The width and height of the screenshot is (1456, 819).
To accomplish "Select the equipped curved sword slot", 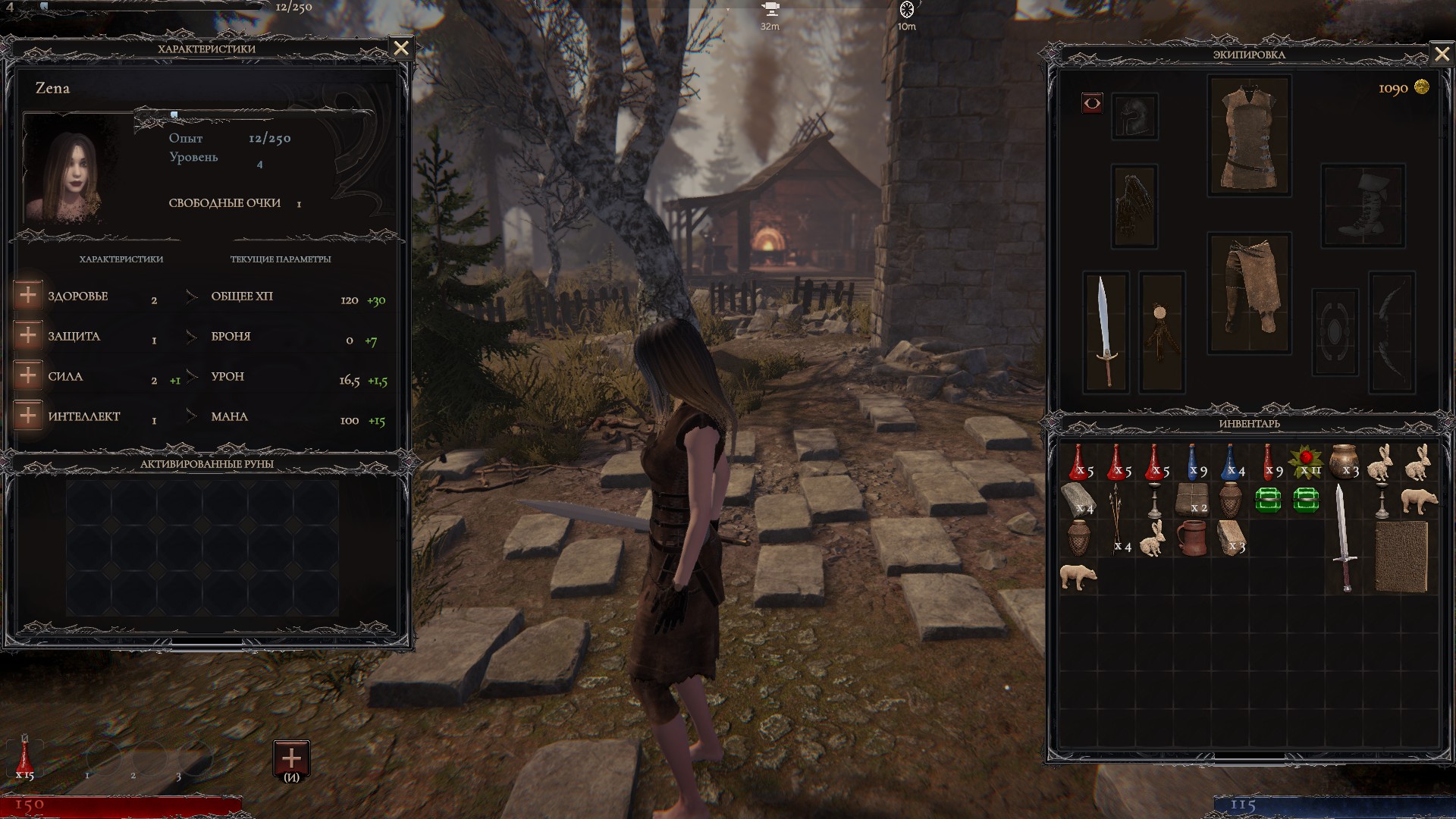I will pyautogui.click(x=1106, y=331).
